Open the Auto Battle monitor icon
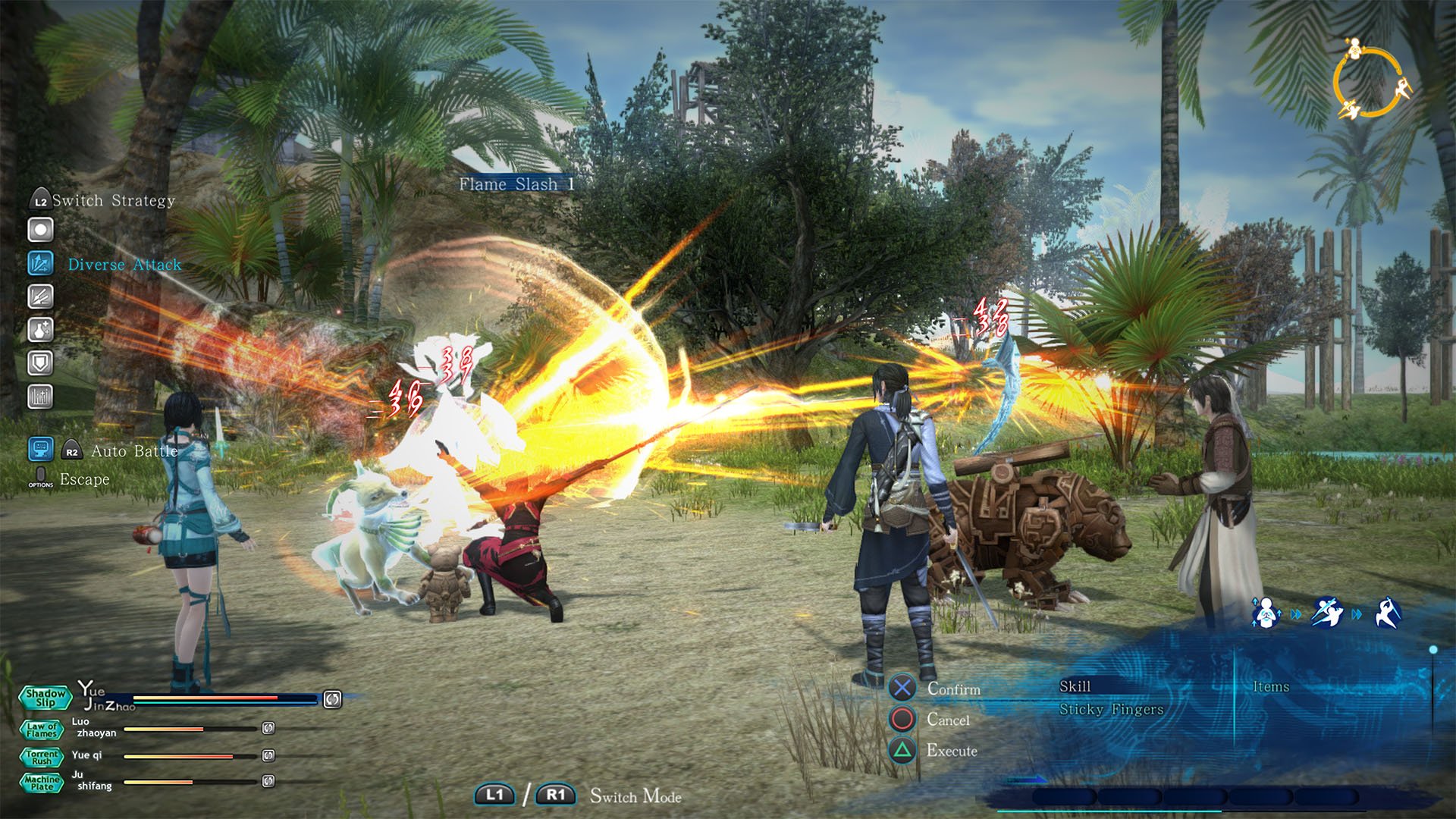The width and height of the screenshot is (1456, 819). coord(42,450)
